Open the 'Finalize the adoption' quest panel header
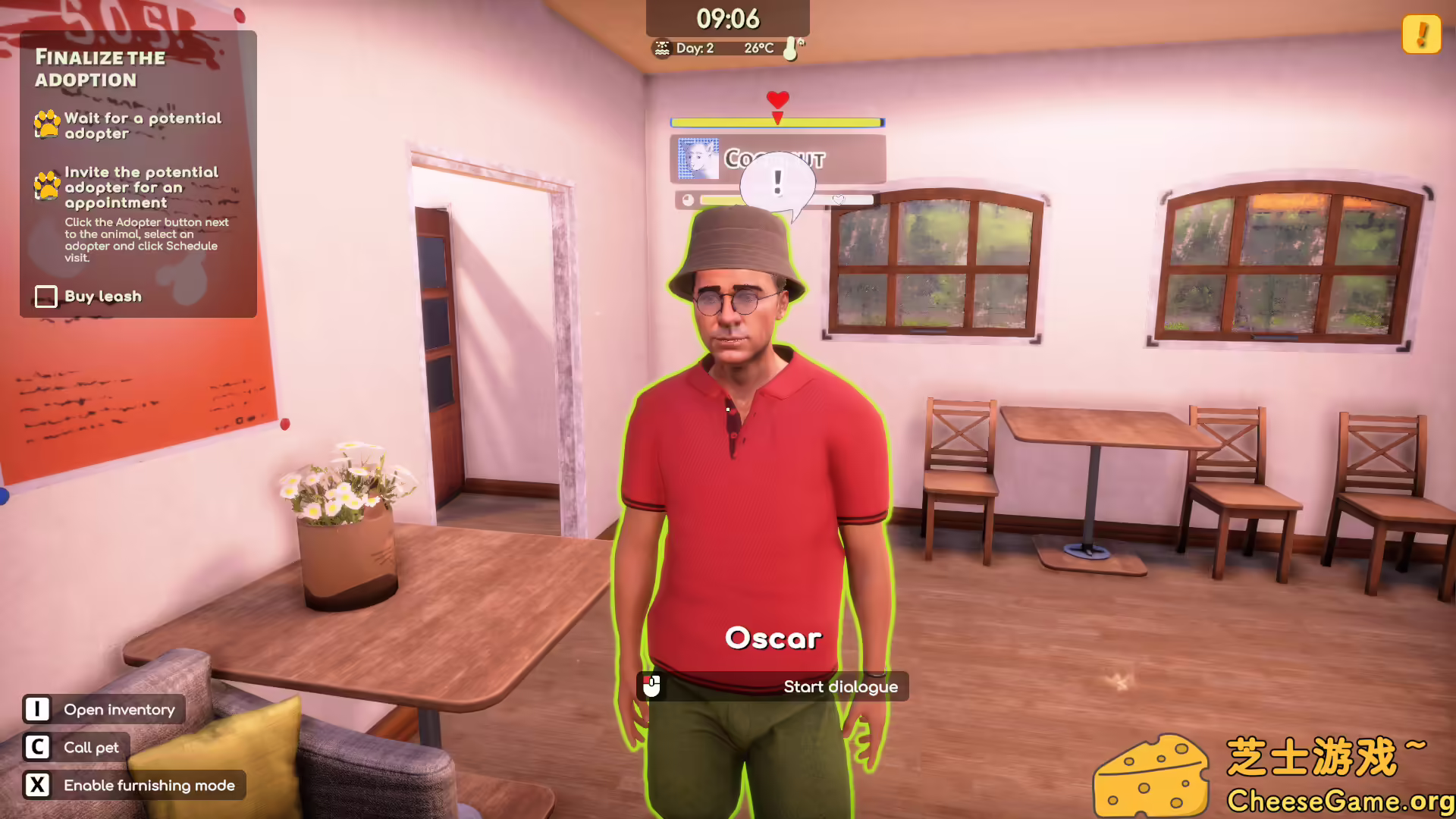Screen dimensions: 1456x819 [101, 68]
